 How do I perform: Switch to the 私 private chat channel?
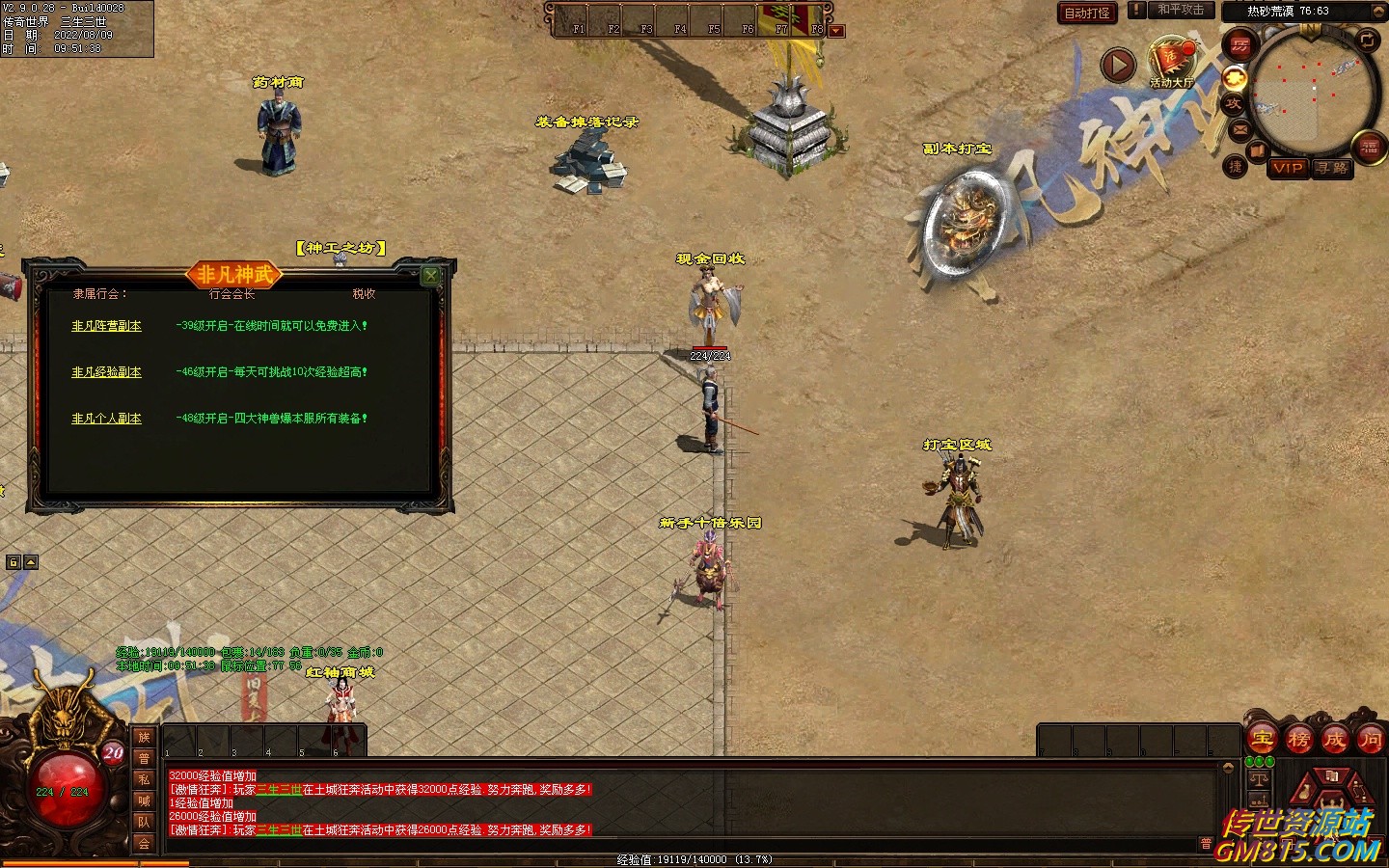pyautogui.click(x=144, y=779)
